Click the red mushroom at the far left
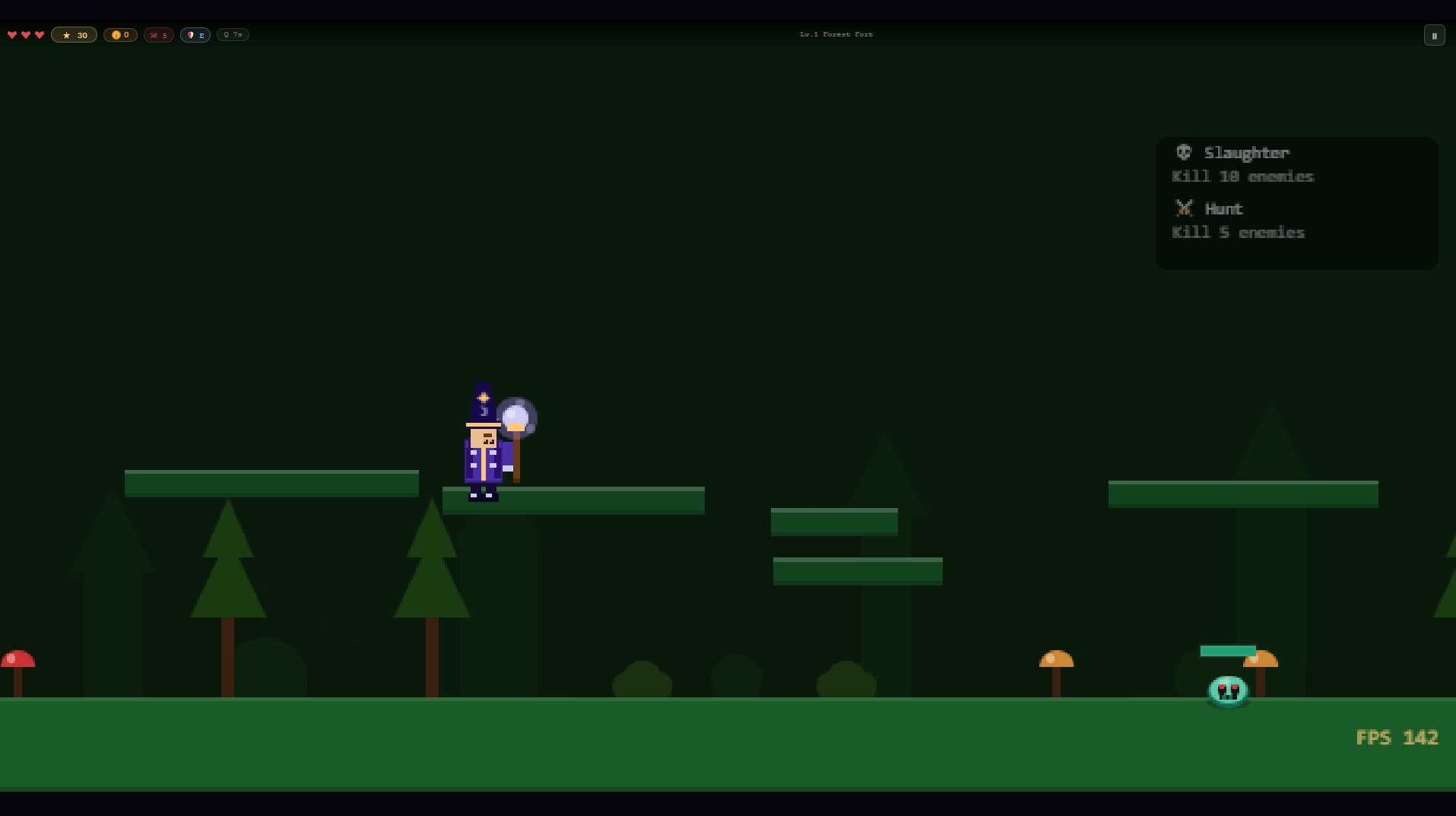 [17, 658]
